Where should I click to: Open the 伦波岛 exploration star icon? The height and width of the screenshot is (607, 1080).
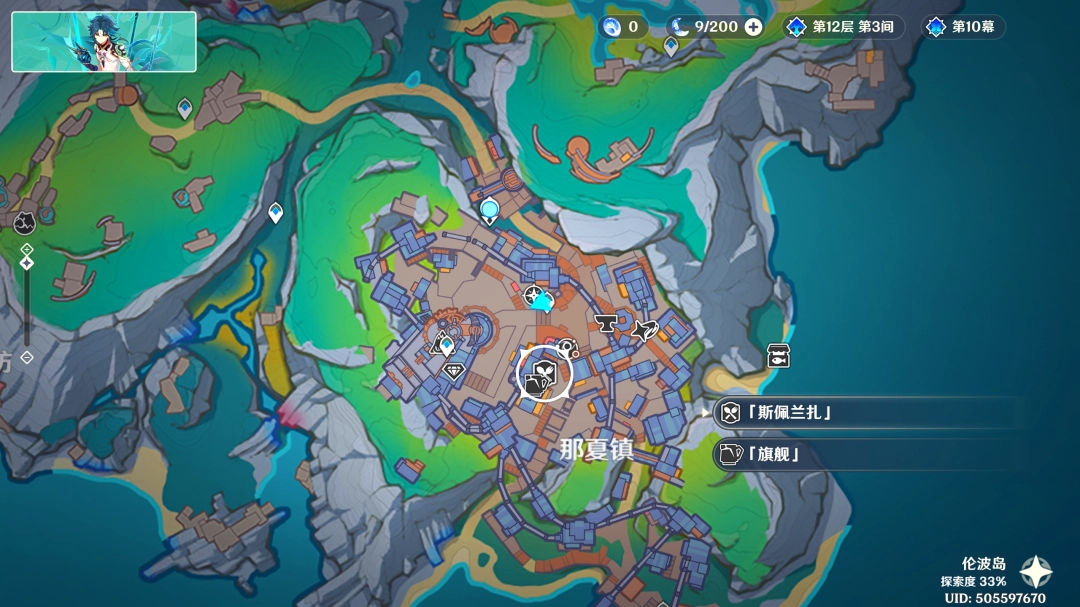(1035, 572)
